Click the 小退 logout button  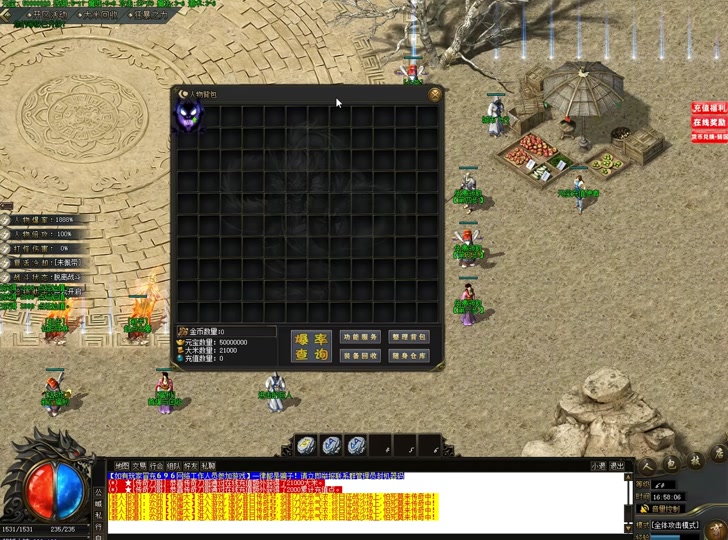pyautogui.click(x=598, y=465)
